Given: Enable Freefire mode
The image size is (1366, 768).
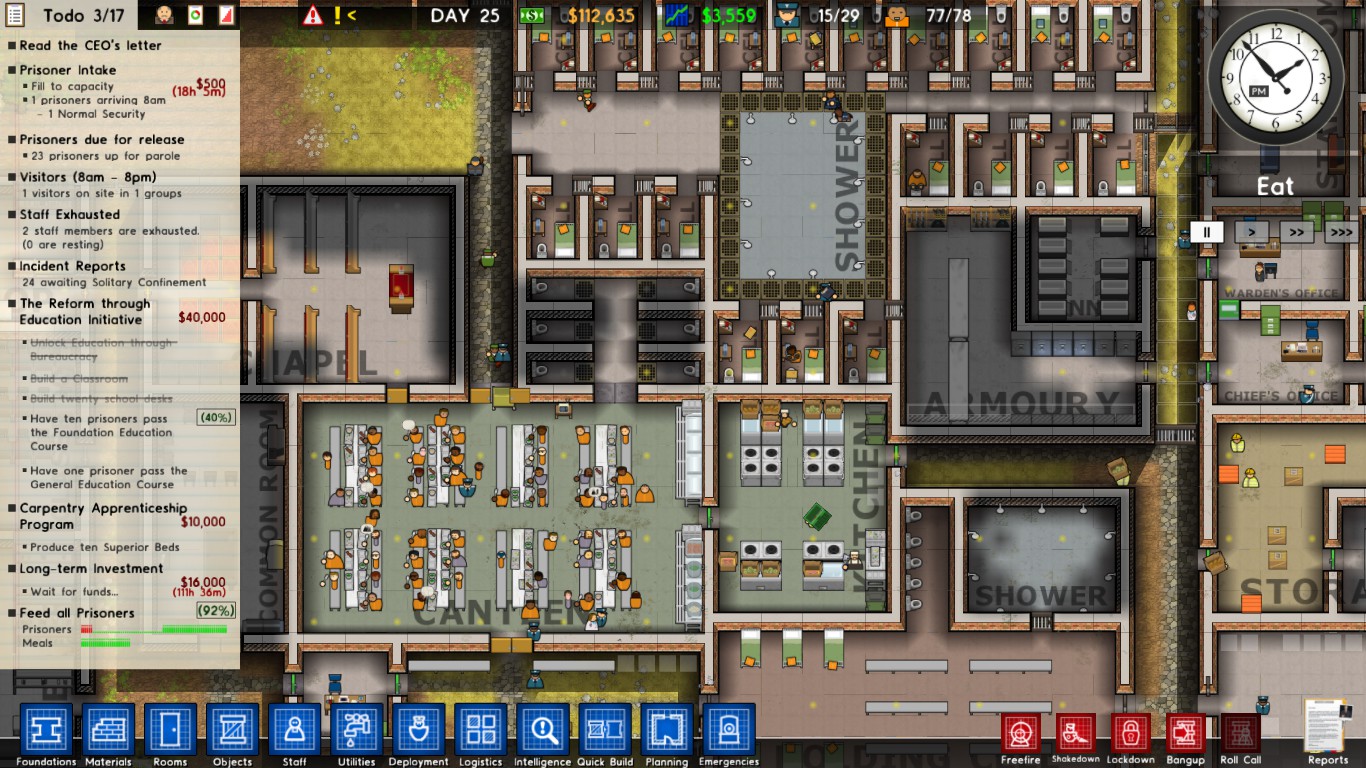Looking at the screenshot, I should (1020, 735).
